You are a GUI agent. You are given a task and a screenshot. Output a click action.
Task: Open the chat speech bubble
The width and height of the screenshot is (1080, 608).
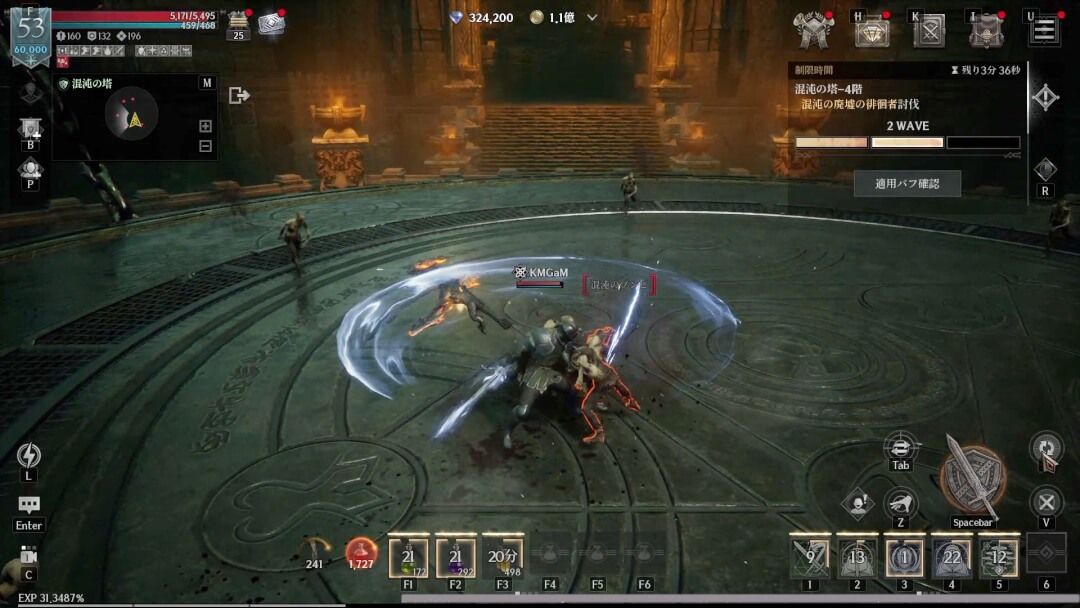(x=29, y=506)
